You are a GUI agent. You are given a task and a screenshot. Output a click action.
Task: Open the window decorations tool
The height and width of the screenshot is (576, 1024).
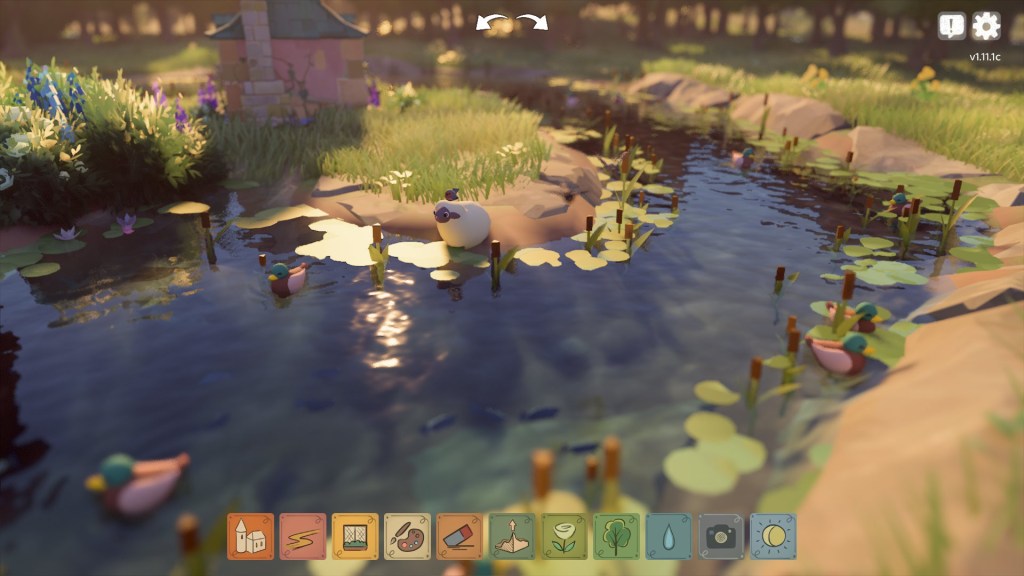(355, 537)
